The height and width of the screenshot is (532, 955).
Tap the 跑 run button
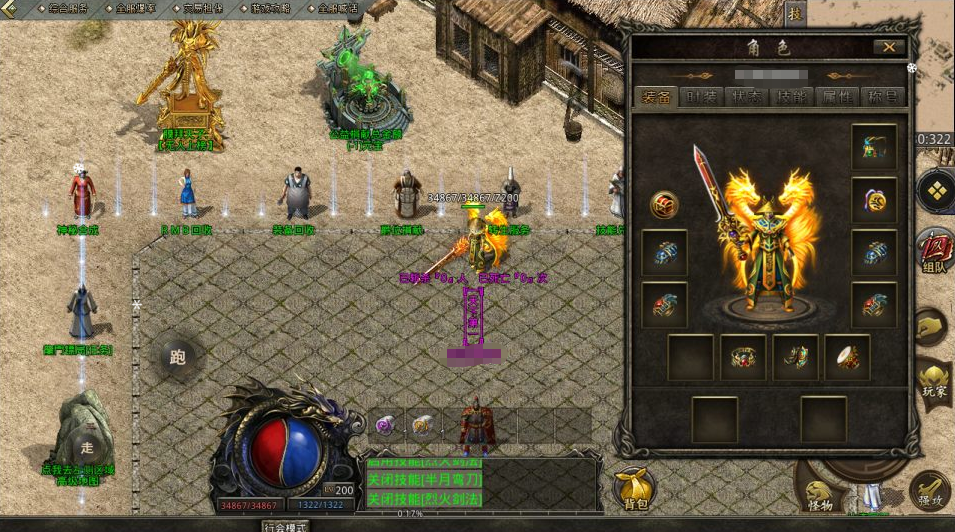coord(178,357)
